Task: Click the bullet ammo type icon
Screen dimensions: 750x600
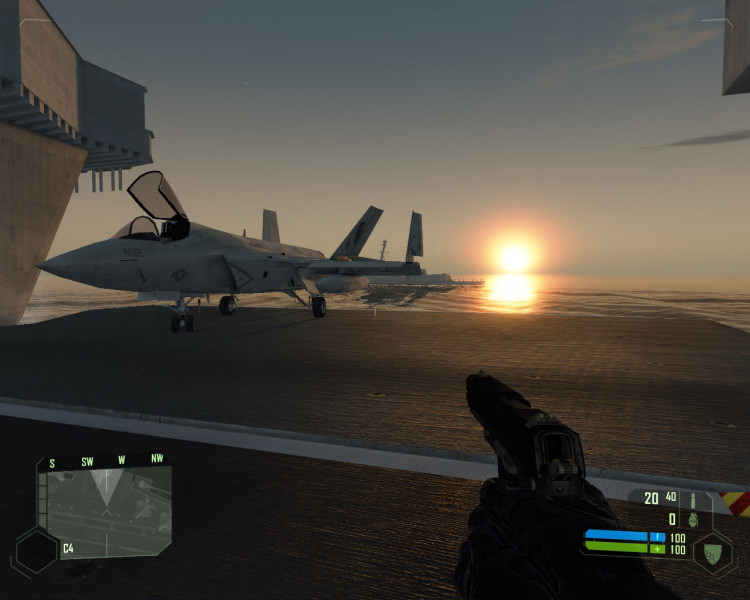Action: [x=692, y=498]
